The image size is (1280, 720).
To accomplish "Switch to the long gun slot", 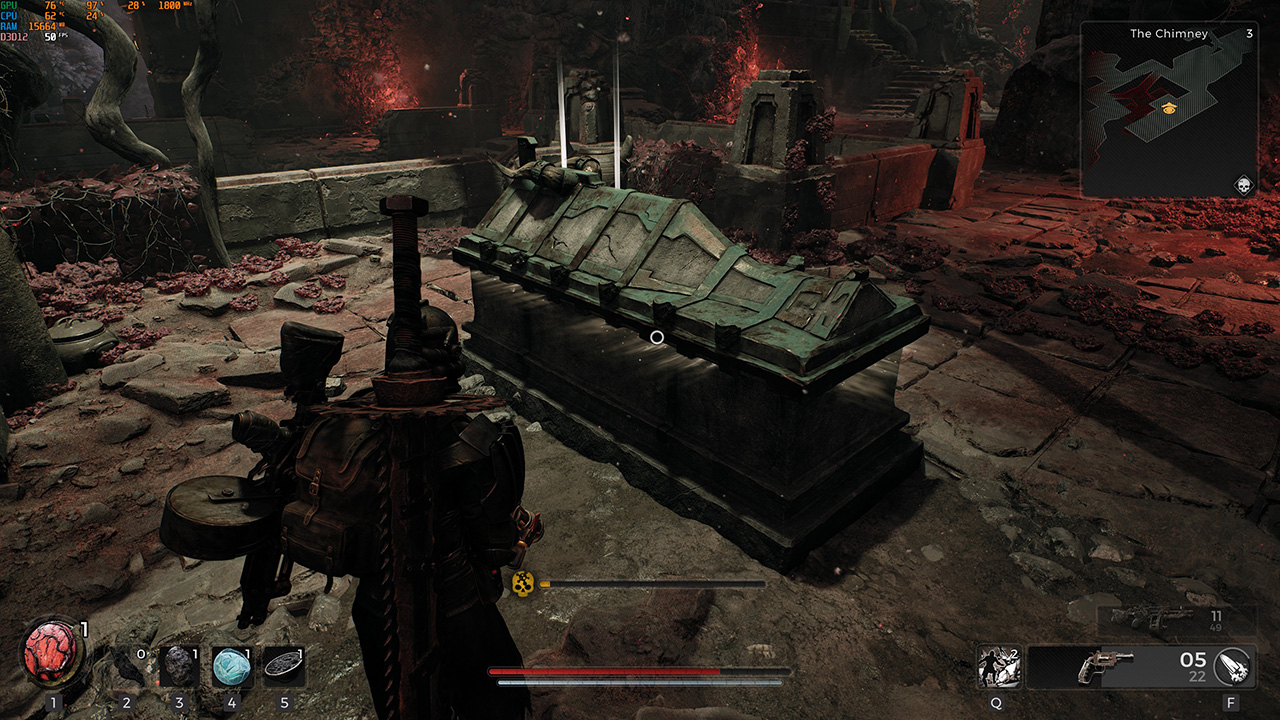I will pyautogui.click(x=1164, y=619).
